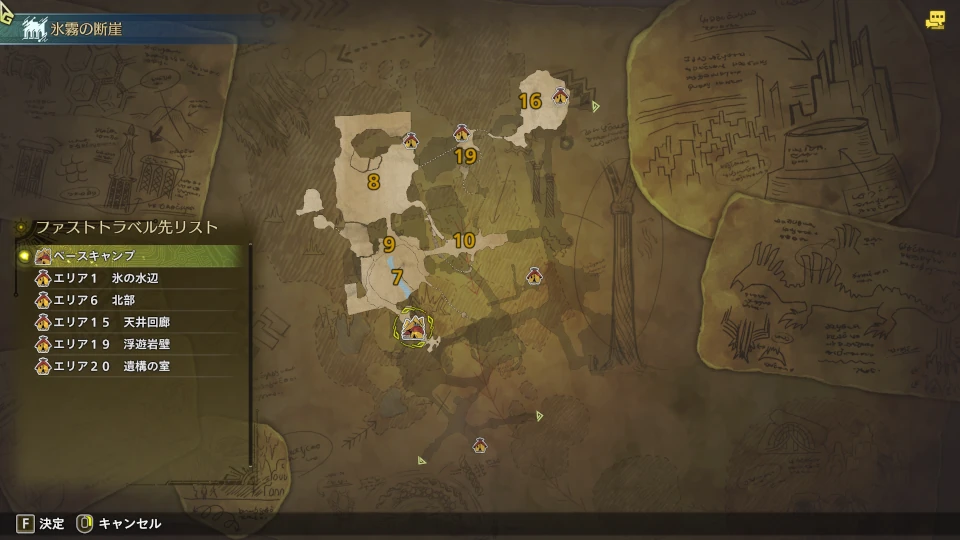The width and height of the screenshot is (960, 540).
Task: Choose the southernmost camp marker on the map
Action: pyautogui.click(x=481, y=445)
